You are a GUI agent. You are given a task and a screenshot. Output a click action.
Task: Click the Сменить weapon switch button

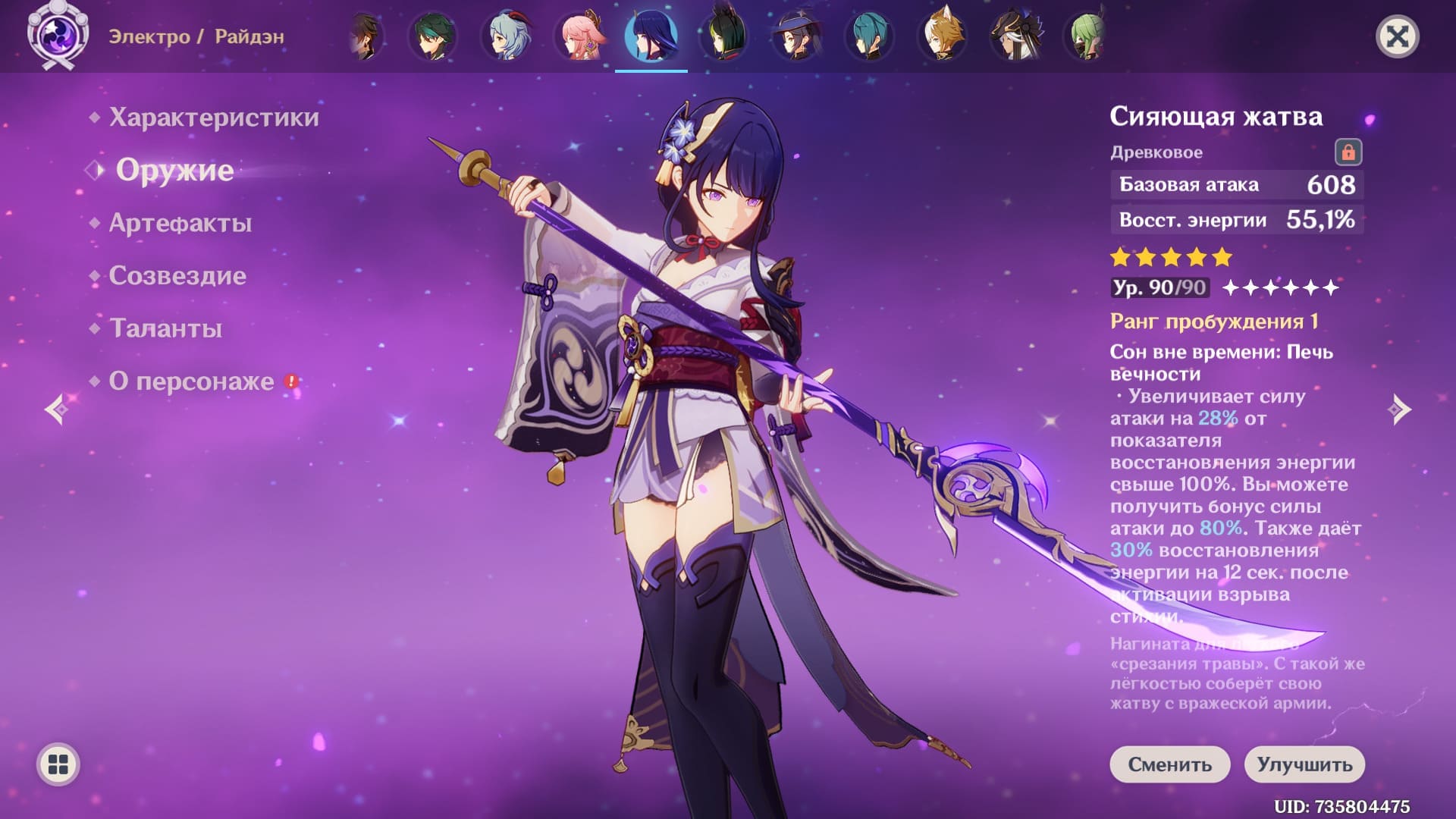[x=1170, y=764]
